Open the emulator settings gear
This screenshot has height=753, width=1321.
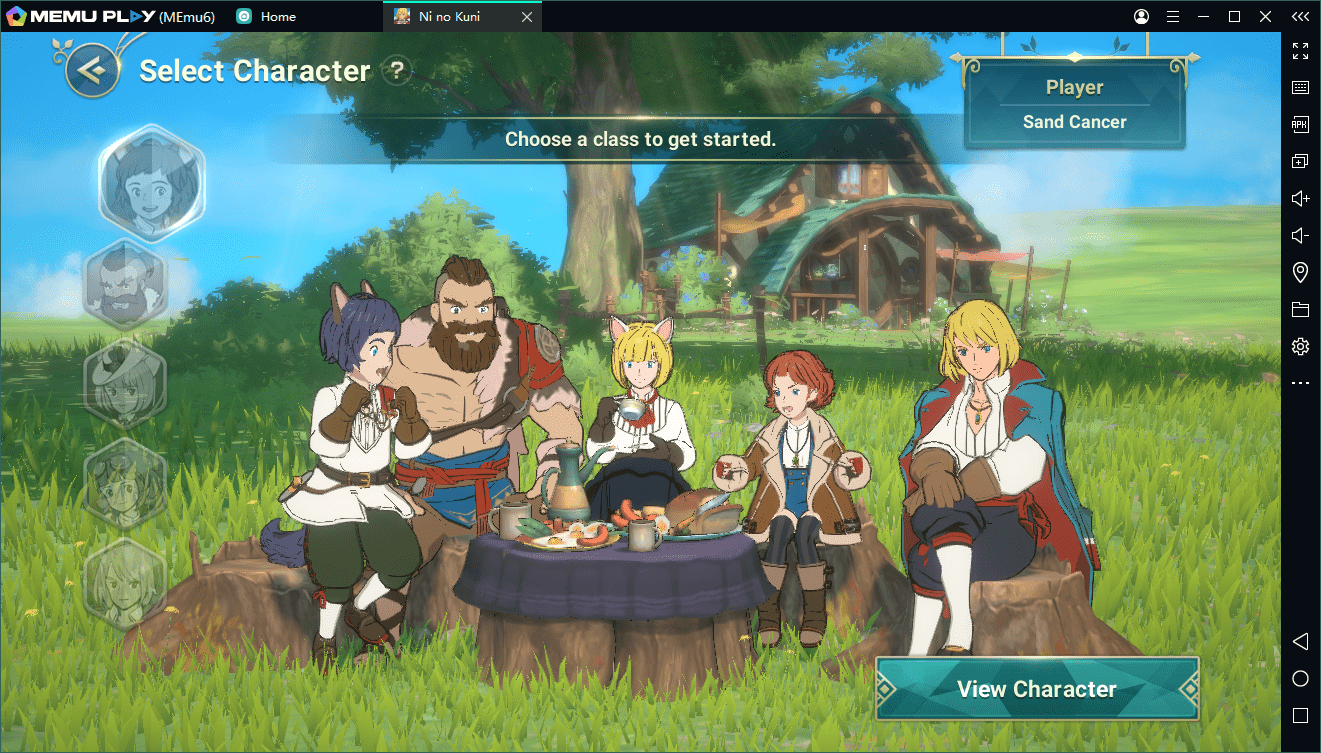1300,346
